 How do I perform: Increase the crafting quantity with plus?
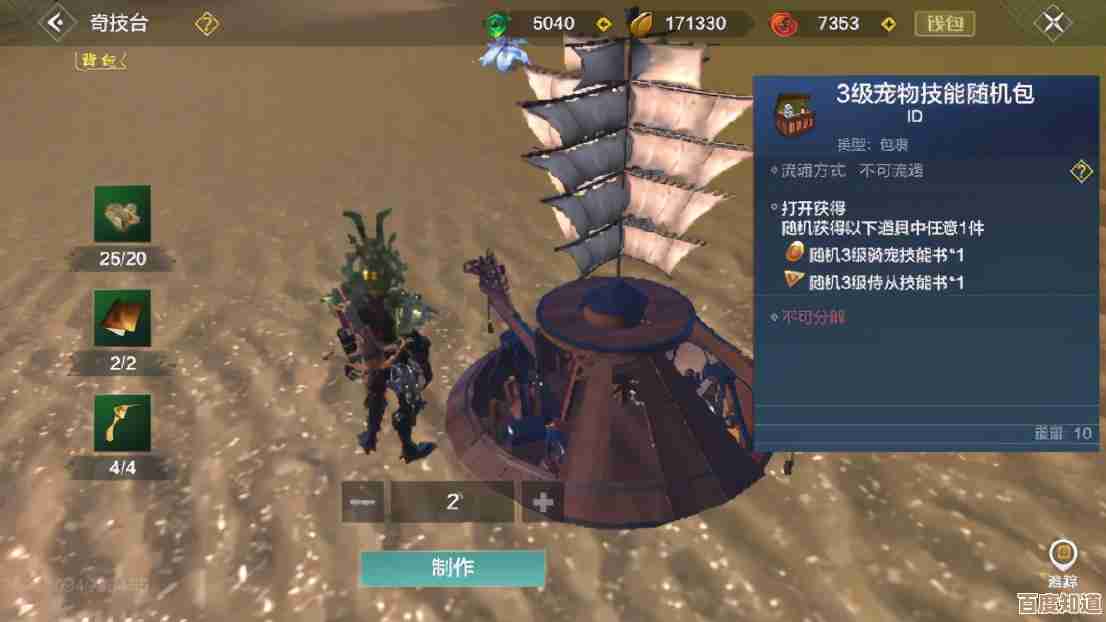coord(542,502)
